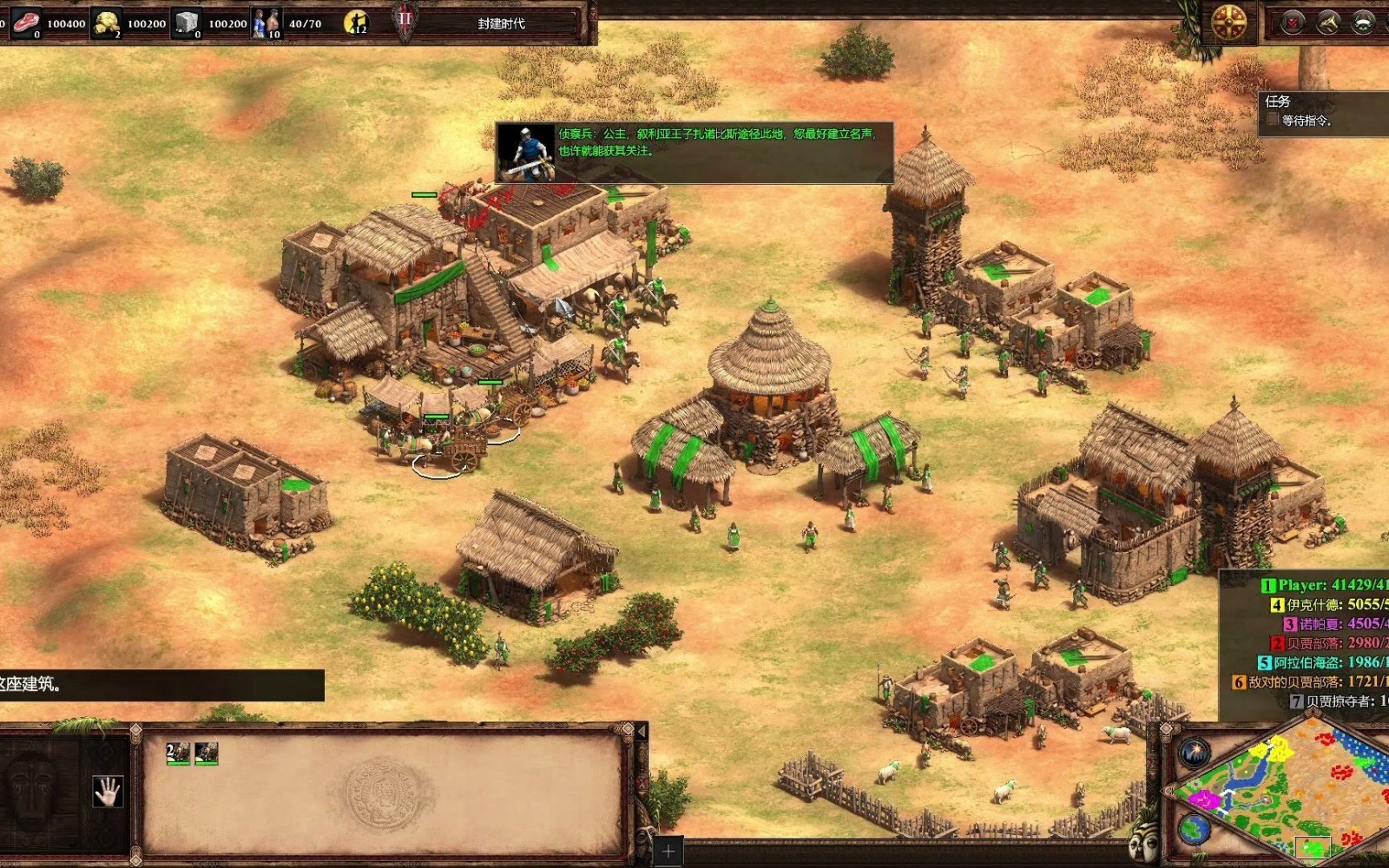The height and width of the screenshot is (868, 1389).
Task: Click the minimap
Action: click(x=1285, y=790)
